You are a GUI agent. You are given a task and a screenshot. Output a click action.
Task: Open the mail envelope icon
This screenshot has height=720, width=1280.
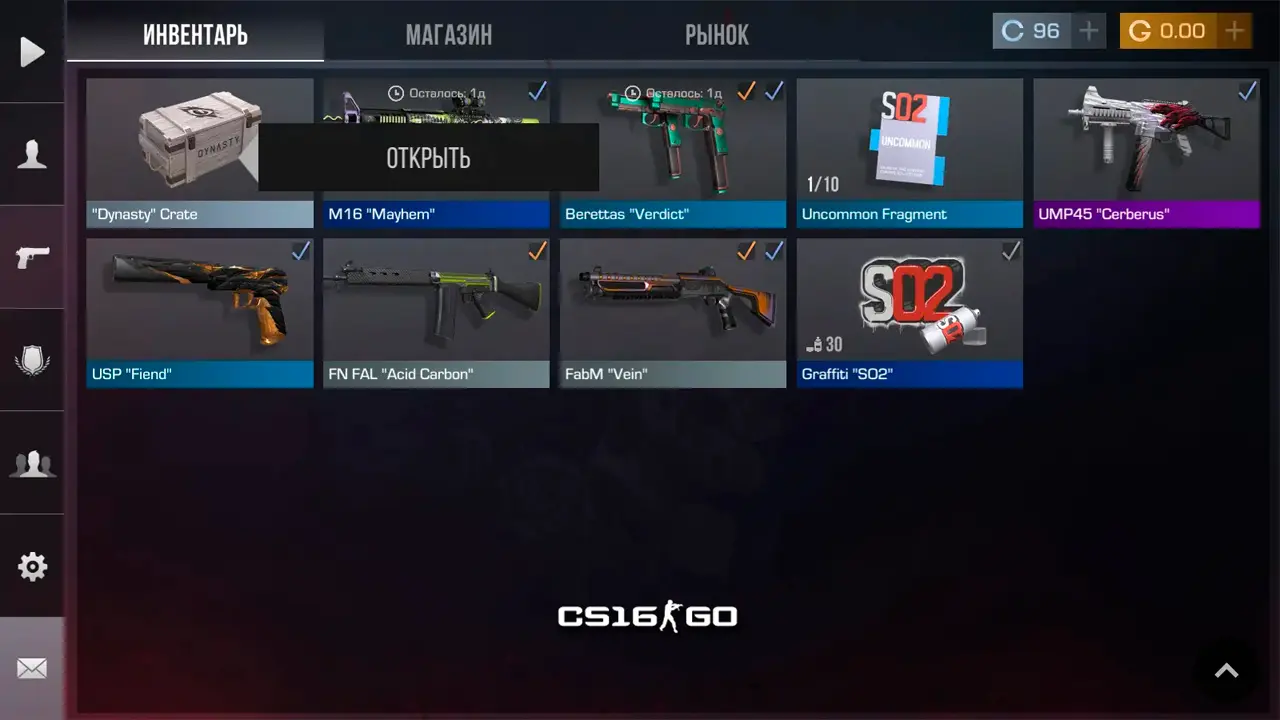pos(32,668)
